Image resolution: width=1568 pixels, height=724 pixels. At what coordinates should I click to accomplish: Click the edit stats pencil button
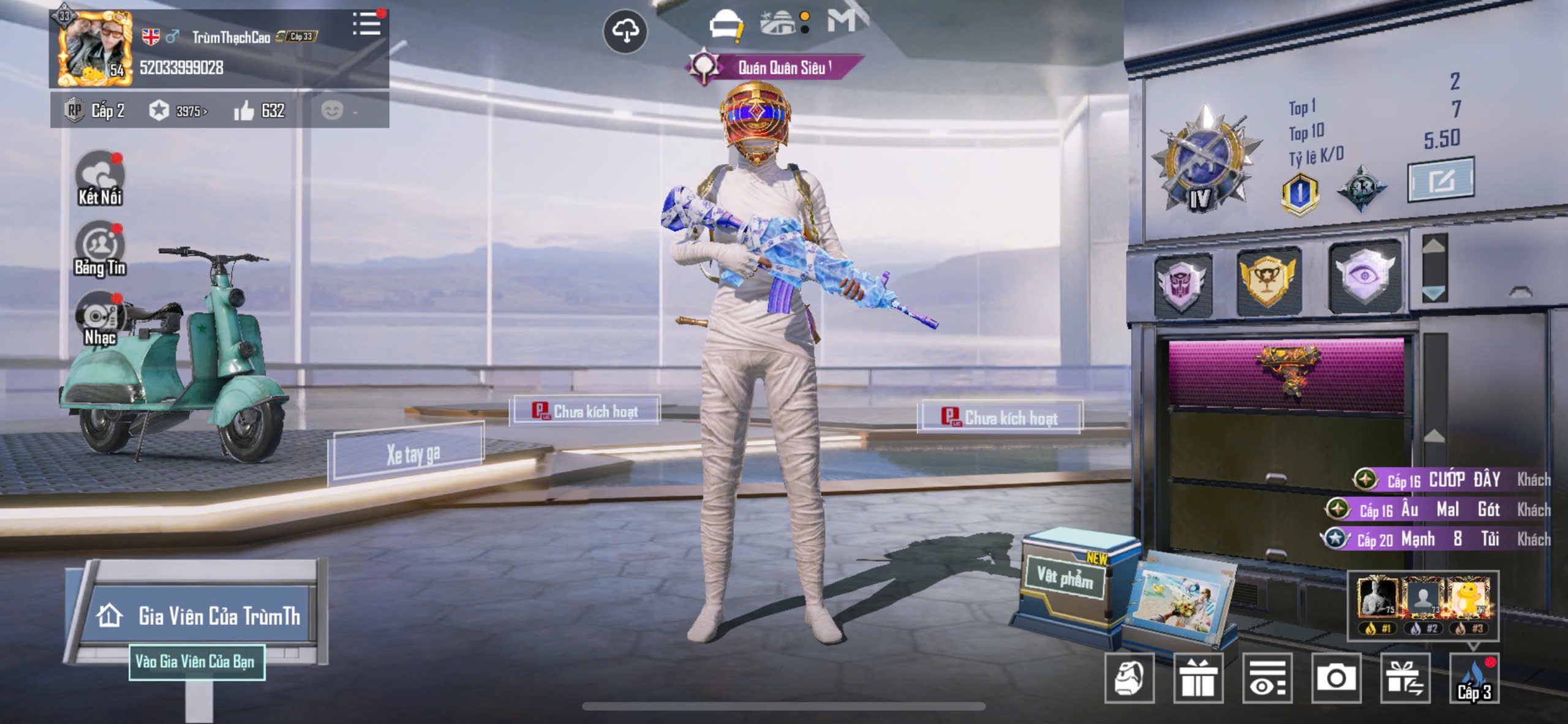coord(1441,180)
